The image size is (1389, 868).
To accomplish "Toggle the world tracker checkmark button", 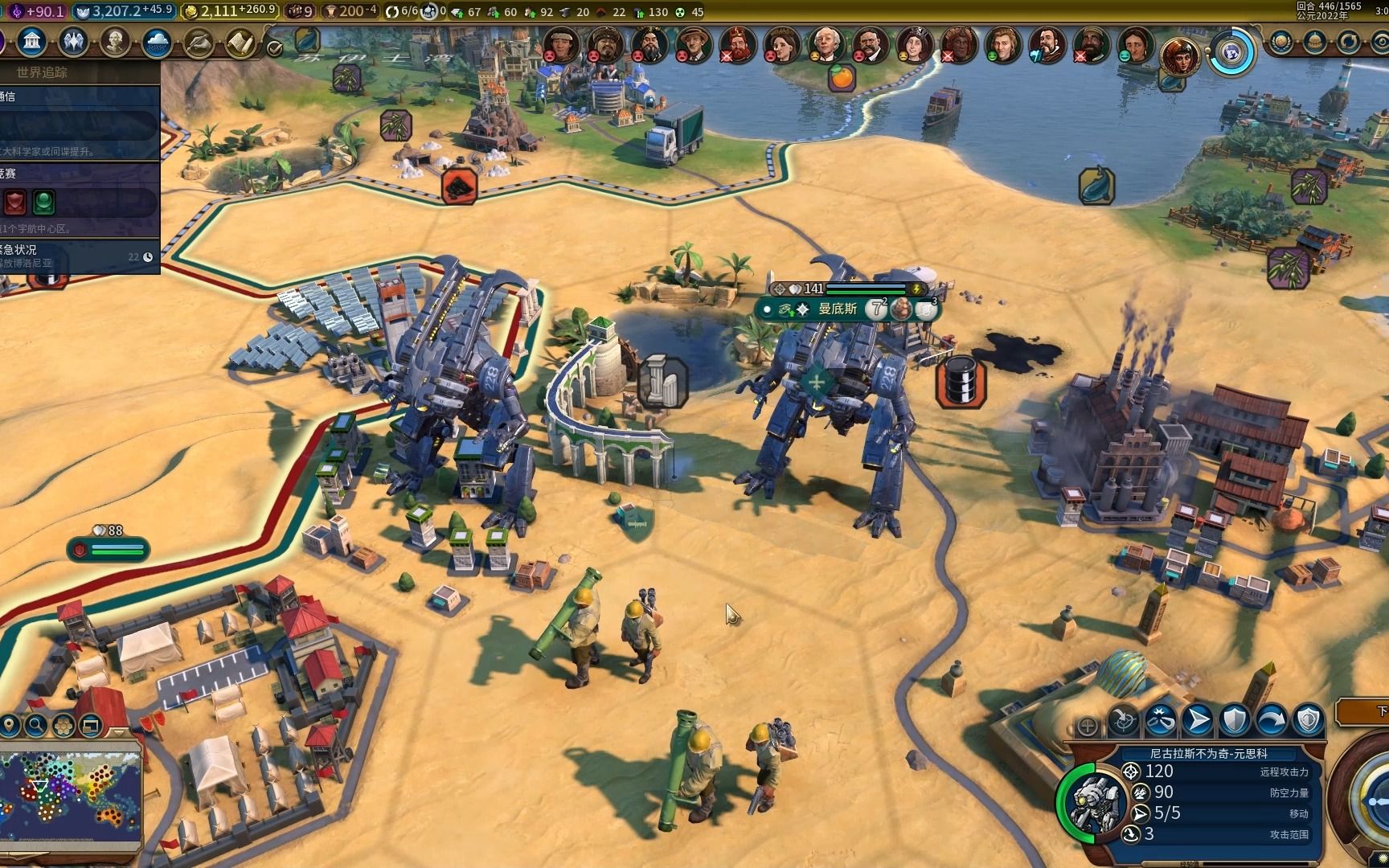I will pos(274,49).
